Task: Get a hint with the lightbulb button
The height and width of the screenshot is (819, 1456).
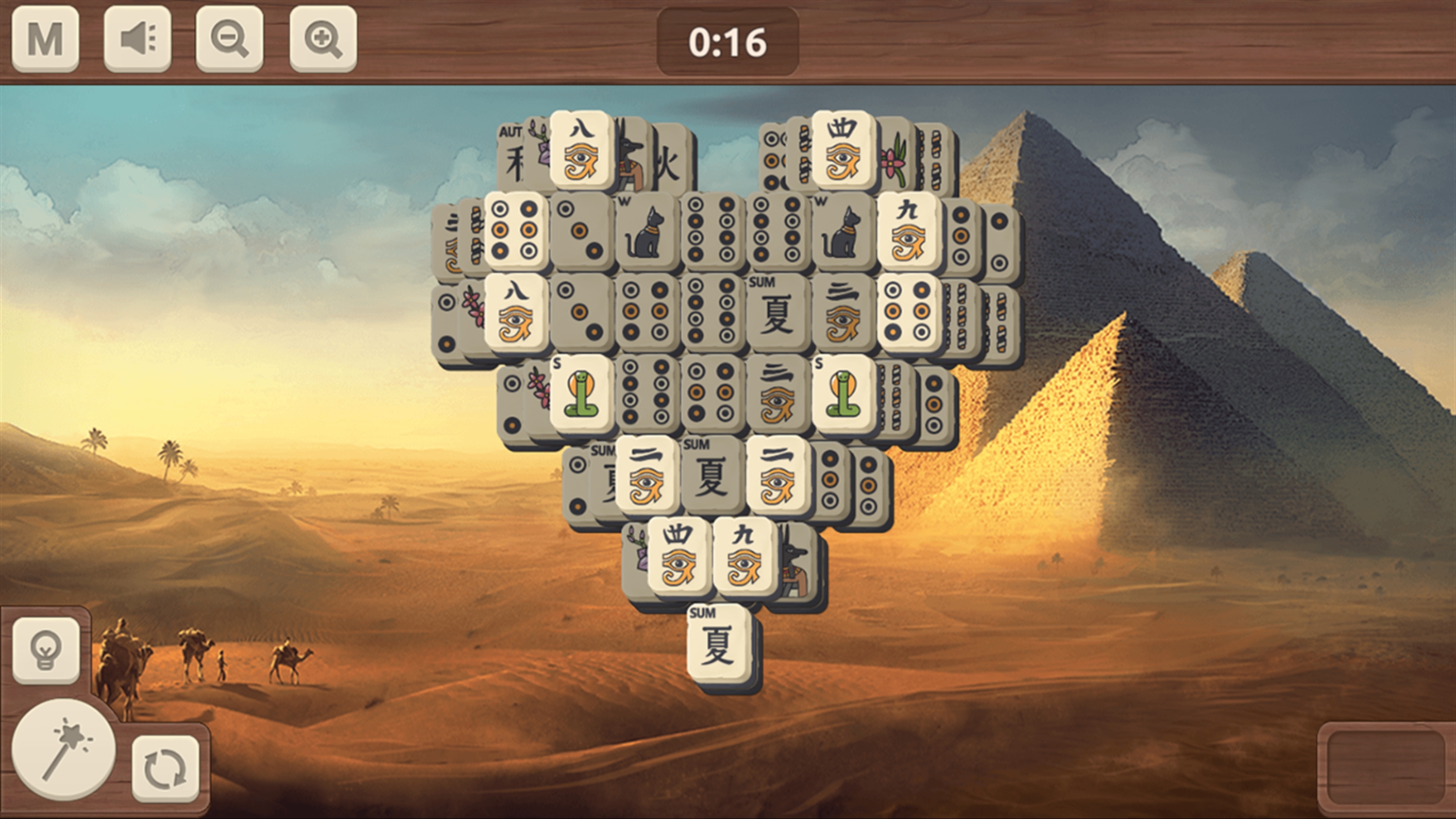Action: coord(46,651)
